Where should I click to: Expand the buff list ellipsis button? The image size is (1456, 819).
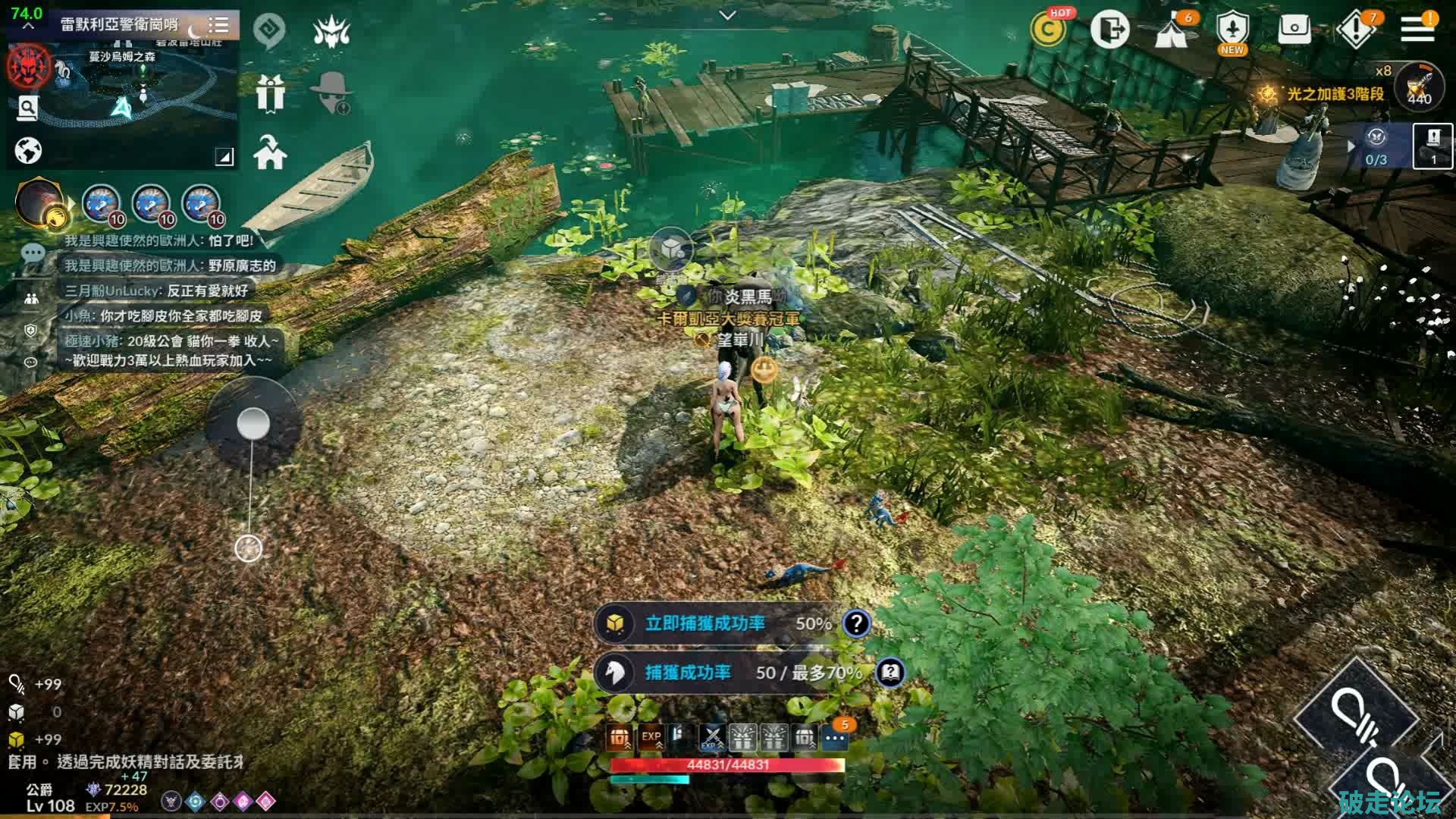[835, 737]
